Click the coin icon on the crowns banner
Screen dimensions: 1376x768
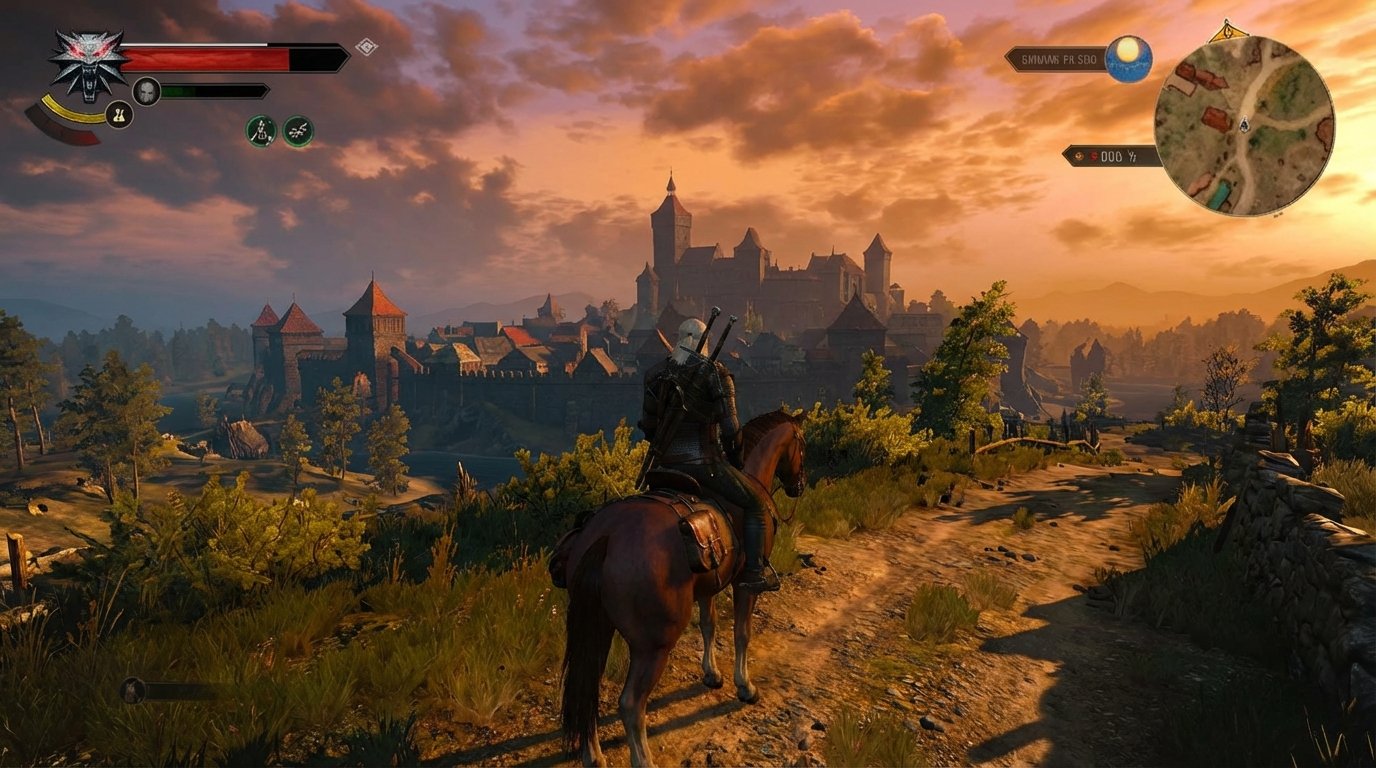point(1079,155)
